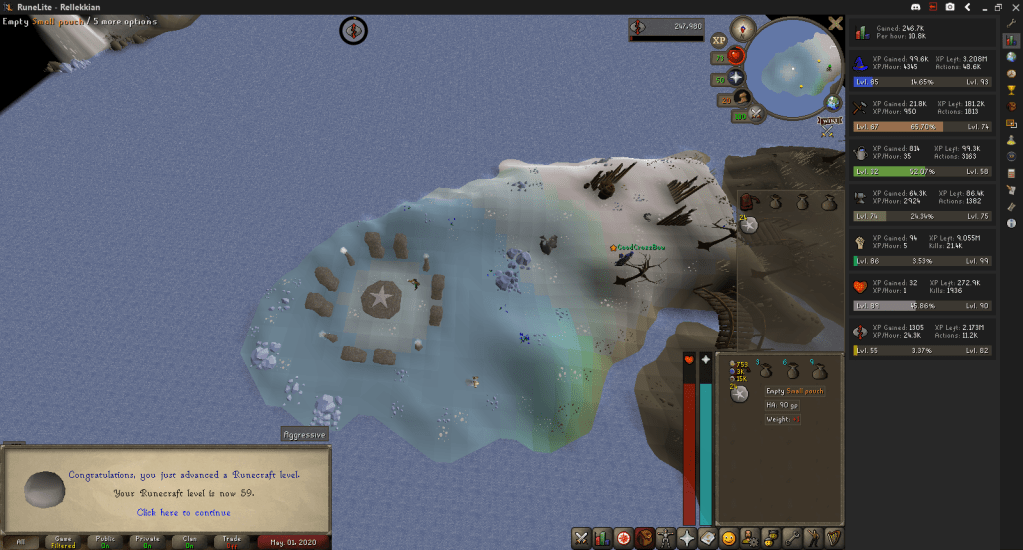Open the Clan chat tab
The width and height of the screenshot is (1023, 550).
(189, 541)
